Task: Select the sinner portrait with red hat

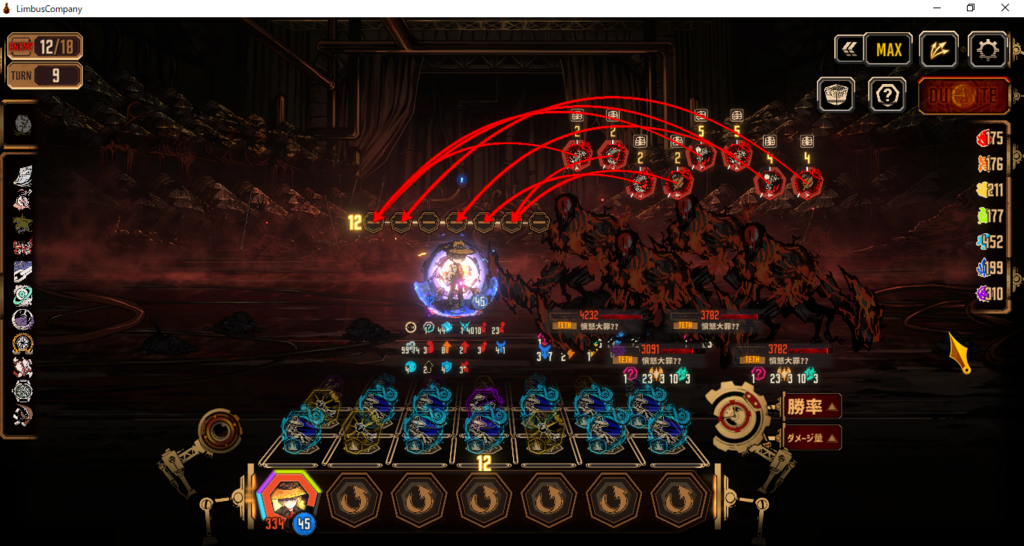Action: click(290, 497)
